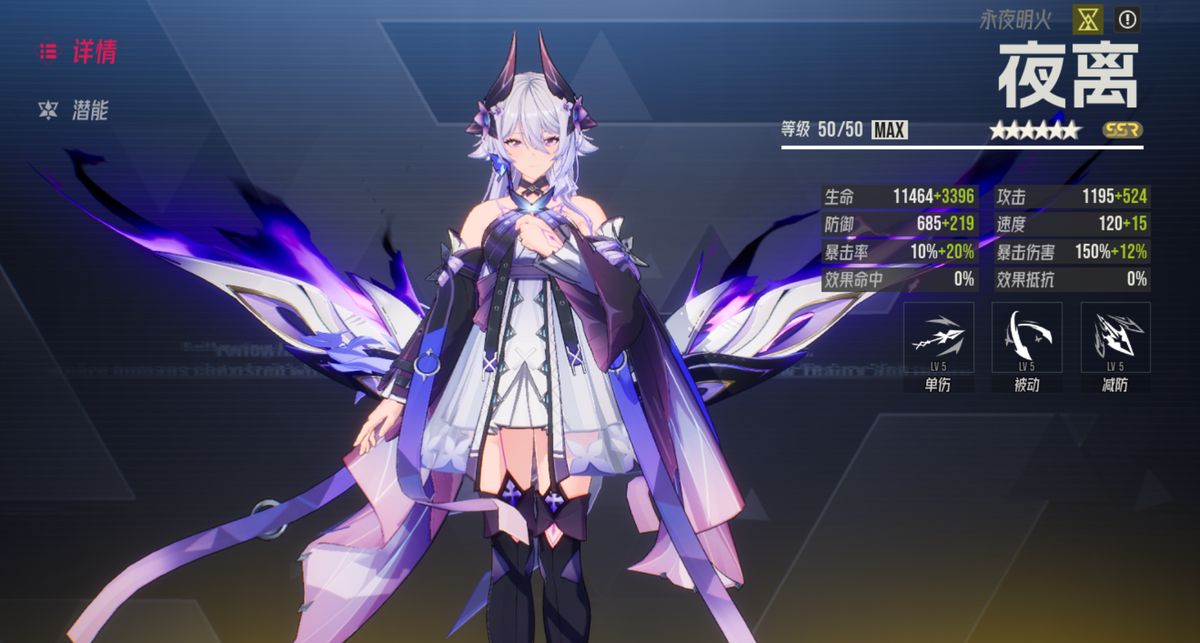Click the hourglass element icon

[x=1088, y=19]
